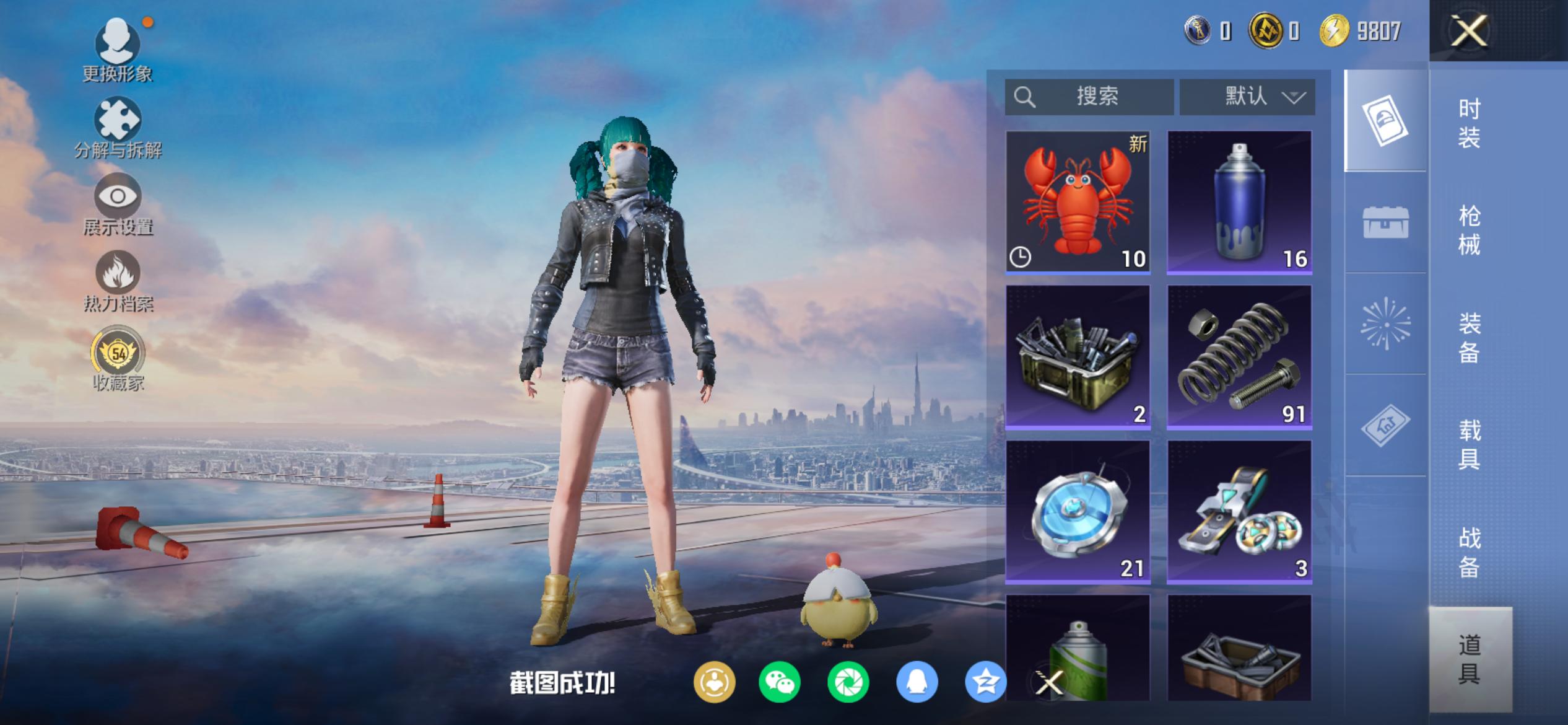Select the blue round shield badge item
This screenshot has width=1568, height=725.
tap(1078, 512)
